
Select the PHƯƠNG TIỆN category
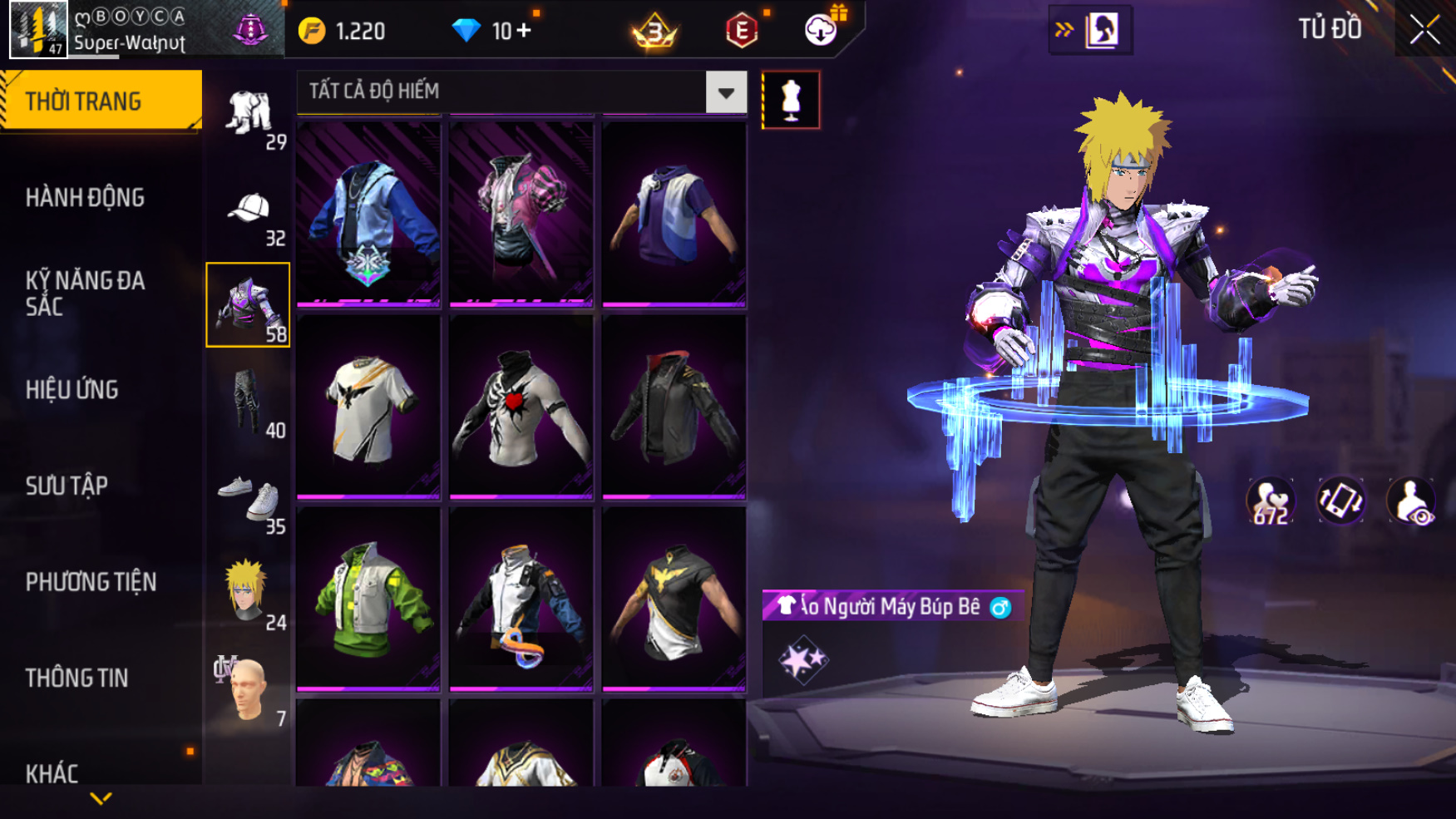pos(91,582)
